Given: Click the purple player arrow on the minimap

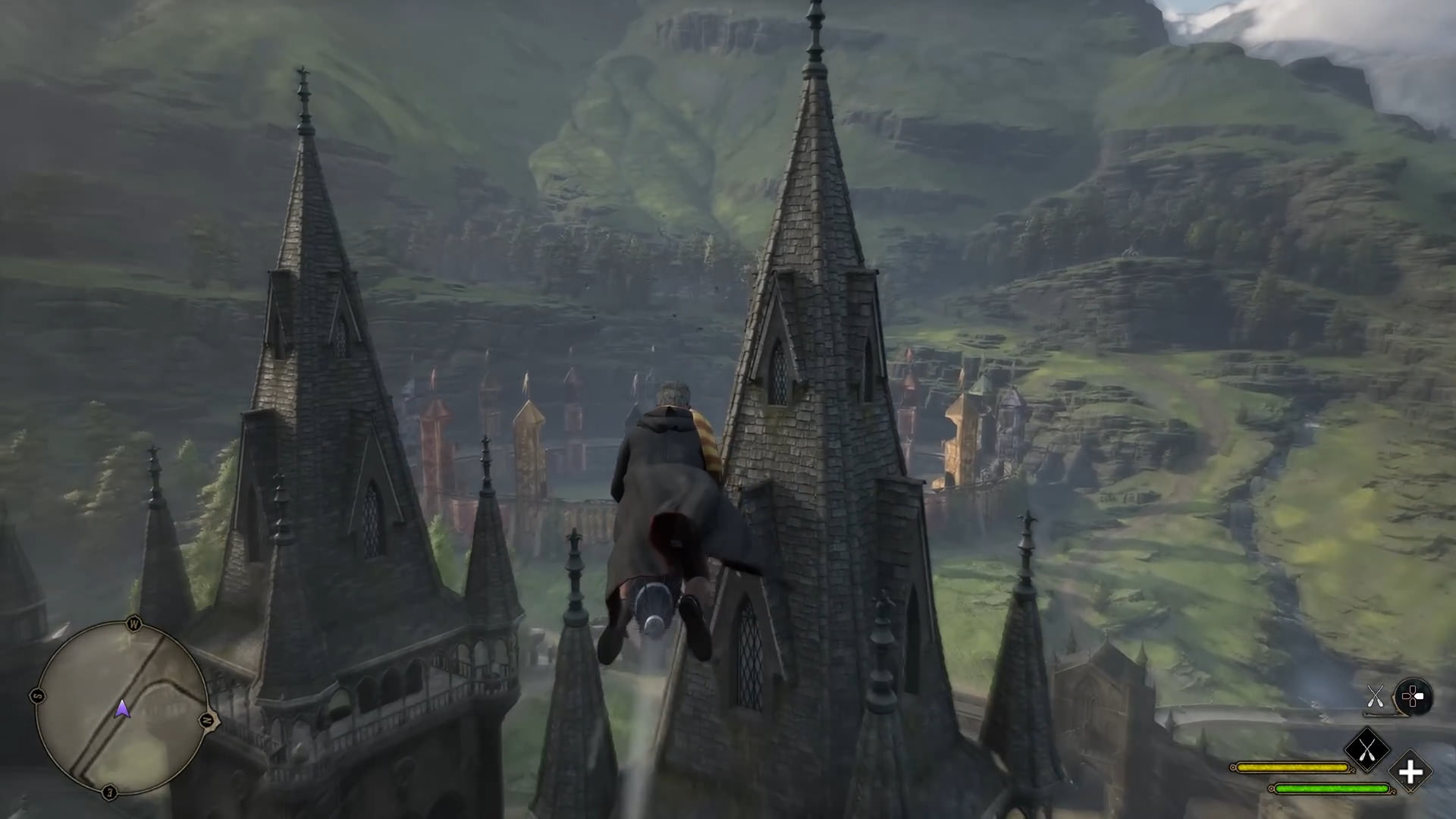Looking at the screenshot, I should (x=122, y=709).
